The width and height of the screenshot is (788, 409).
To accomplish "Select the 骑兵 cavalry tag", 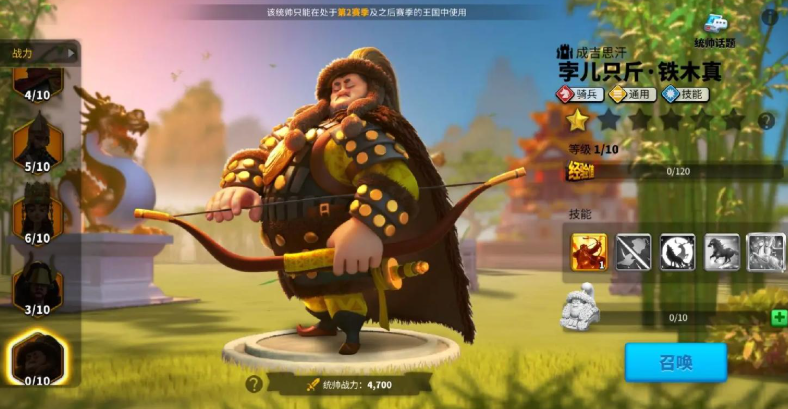I will 582,95.
